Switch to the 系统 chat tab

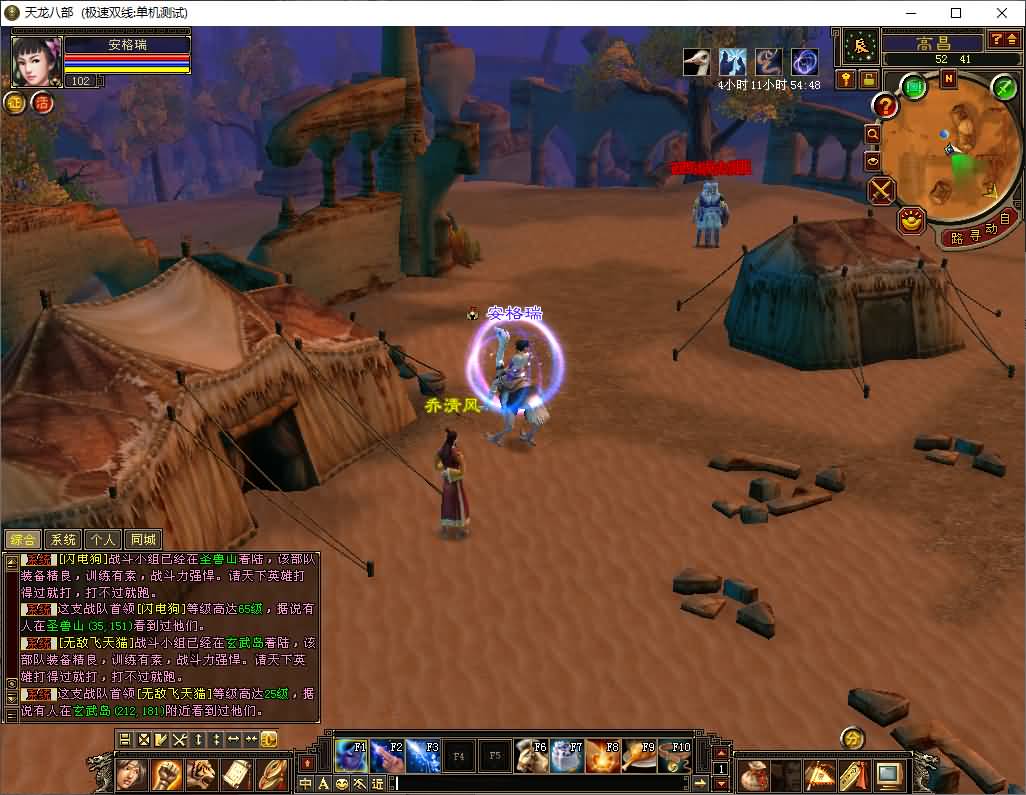tap(63, 540)
